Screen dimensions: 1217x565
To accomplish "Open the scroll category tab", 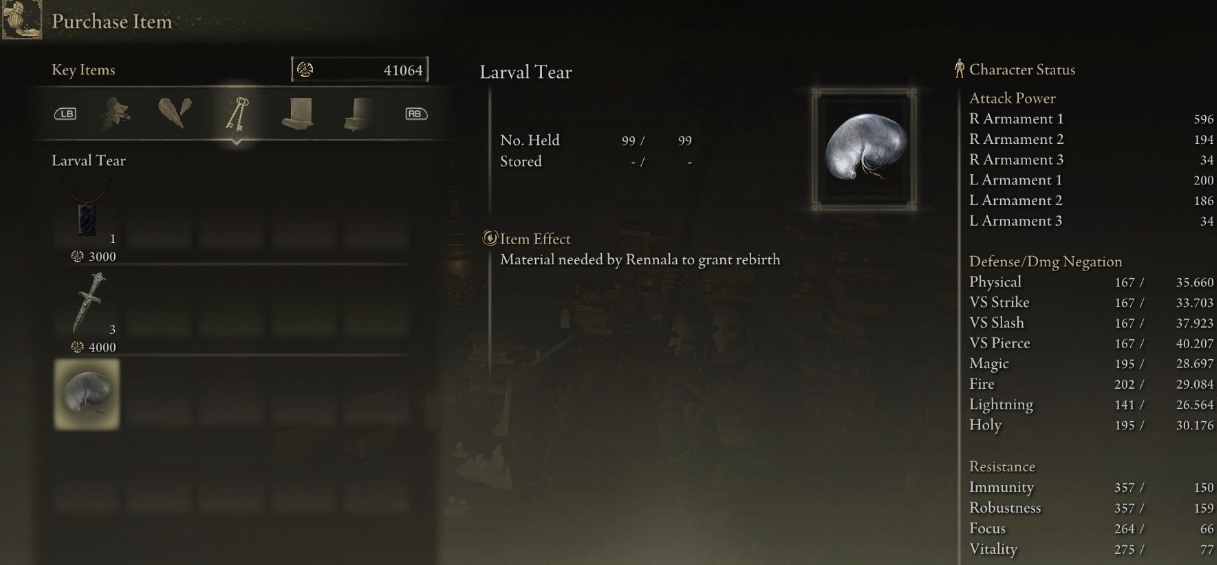I will click(x=297, y=113).
